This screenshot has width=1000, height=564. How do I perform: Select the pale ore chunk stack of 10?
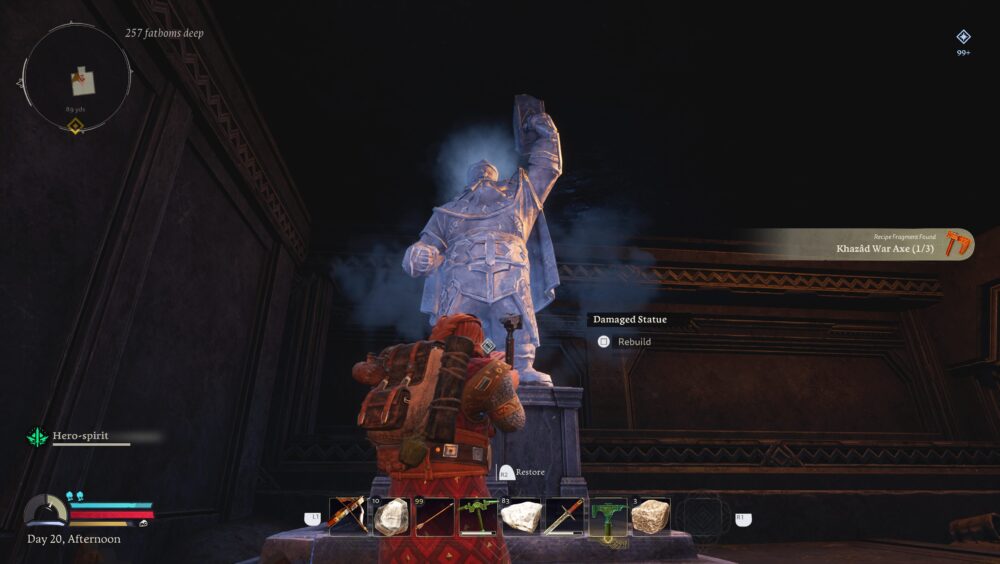point(390,517)
